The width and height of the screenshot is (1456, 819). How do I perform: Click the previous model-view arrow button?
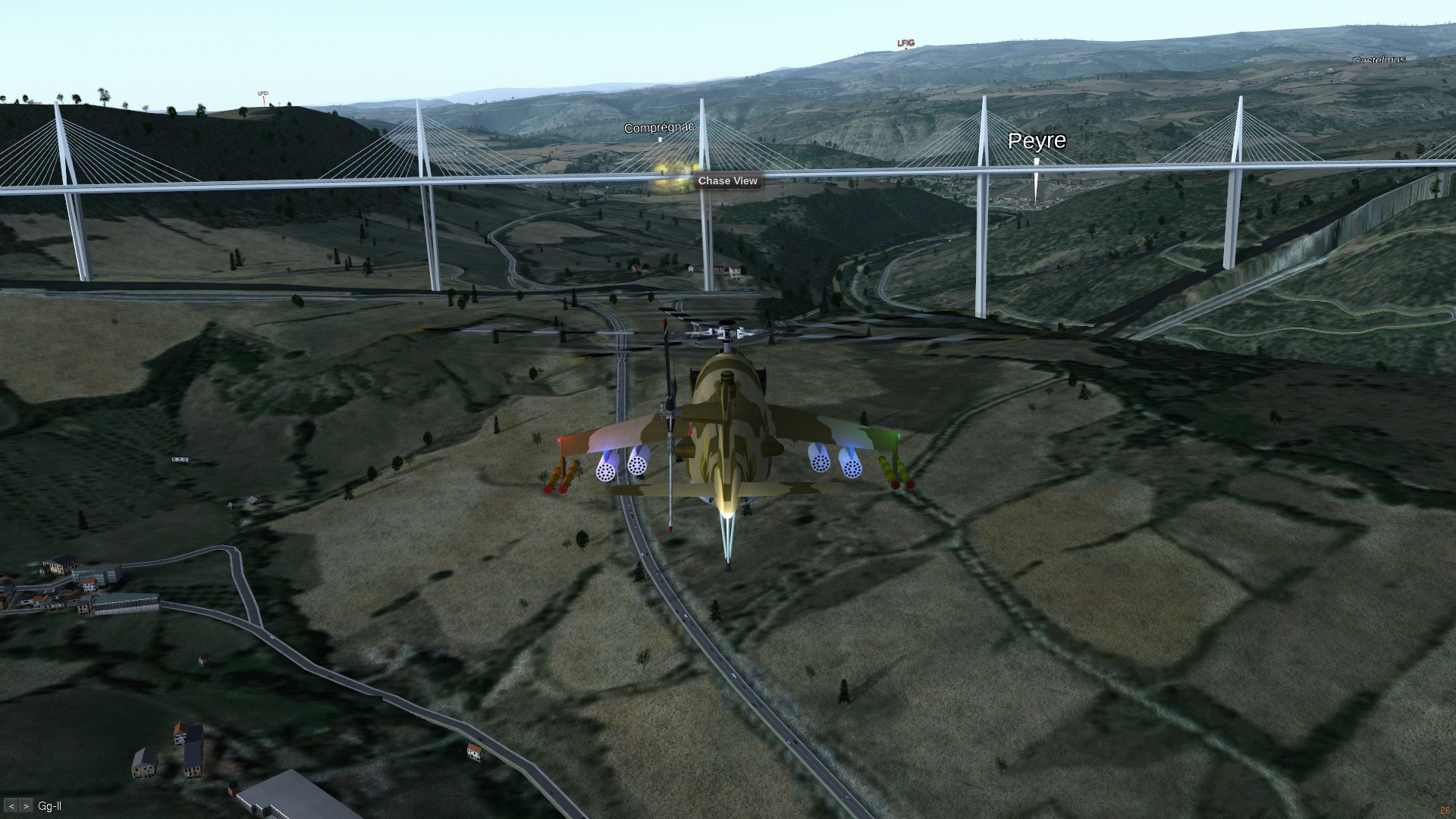pos(11,806)
